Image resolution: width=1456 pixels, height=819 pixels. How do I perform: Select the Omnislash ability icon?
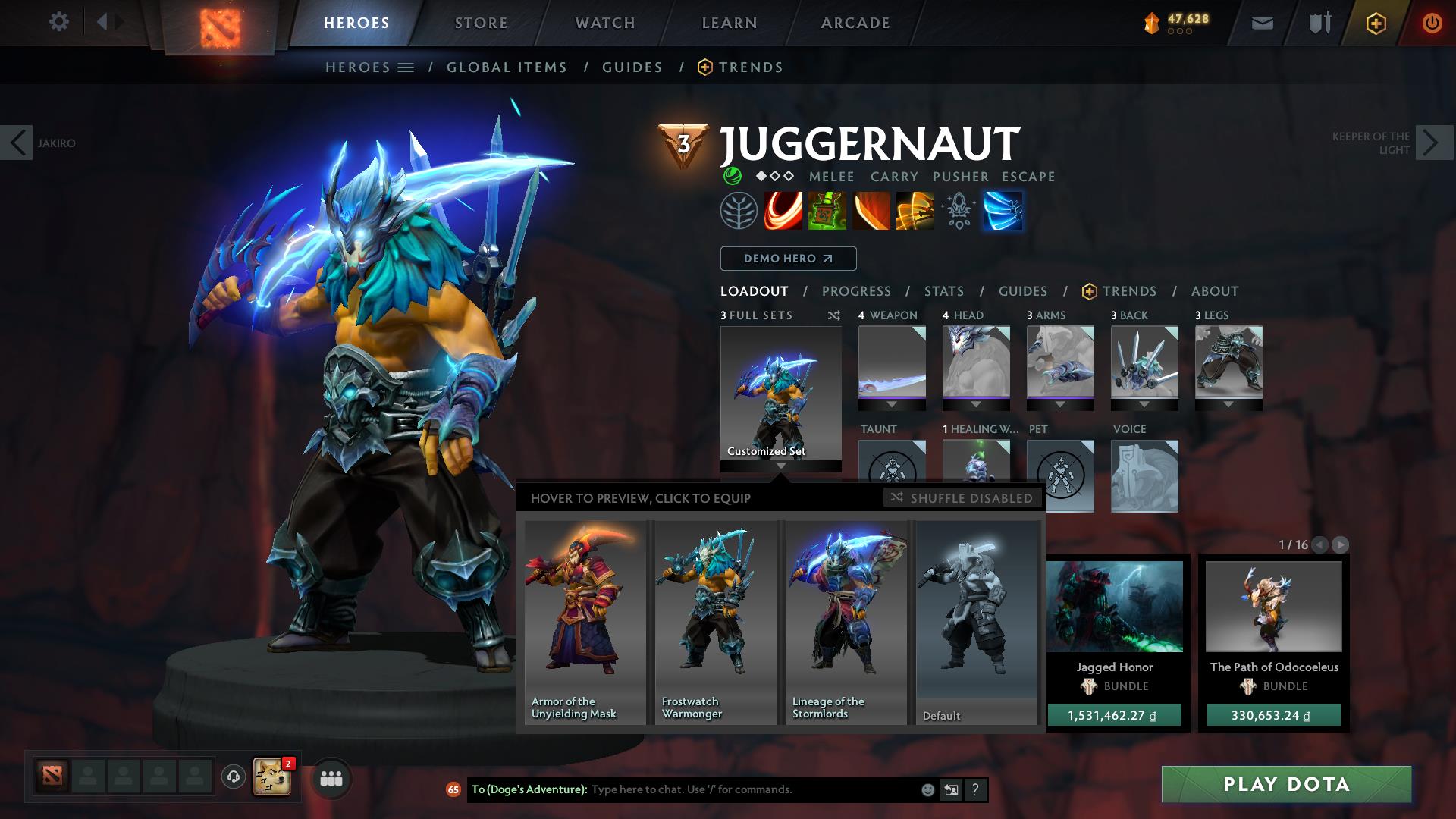coord(914,211)
